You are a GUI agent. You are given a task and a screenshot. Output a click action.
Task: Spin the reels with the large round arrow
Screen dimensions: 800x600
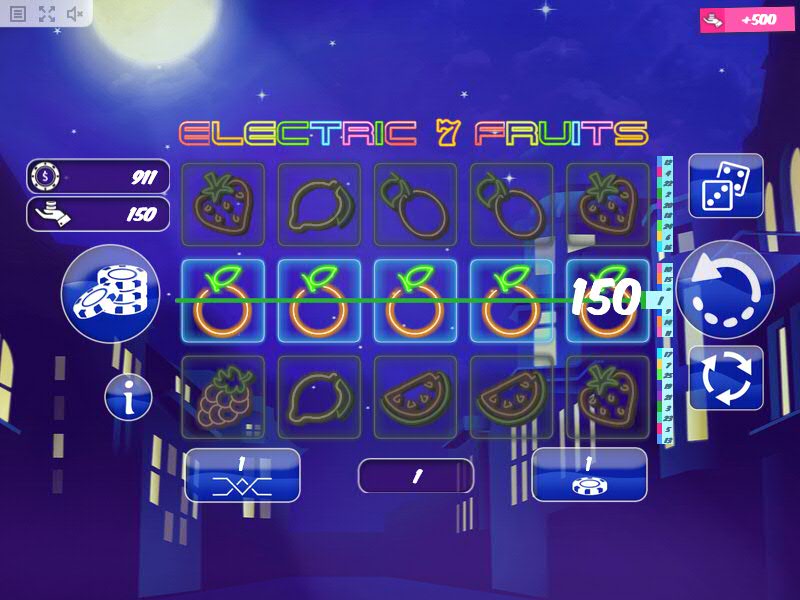point(725,290)
